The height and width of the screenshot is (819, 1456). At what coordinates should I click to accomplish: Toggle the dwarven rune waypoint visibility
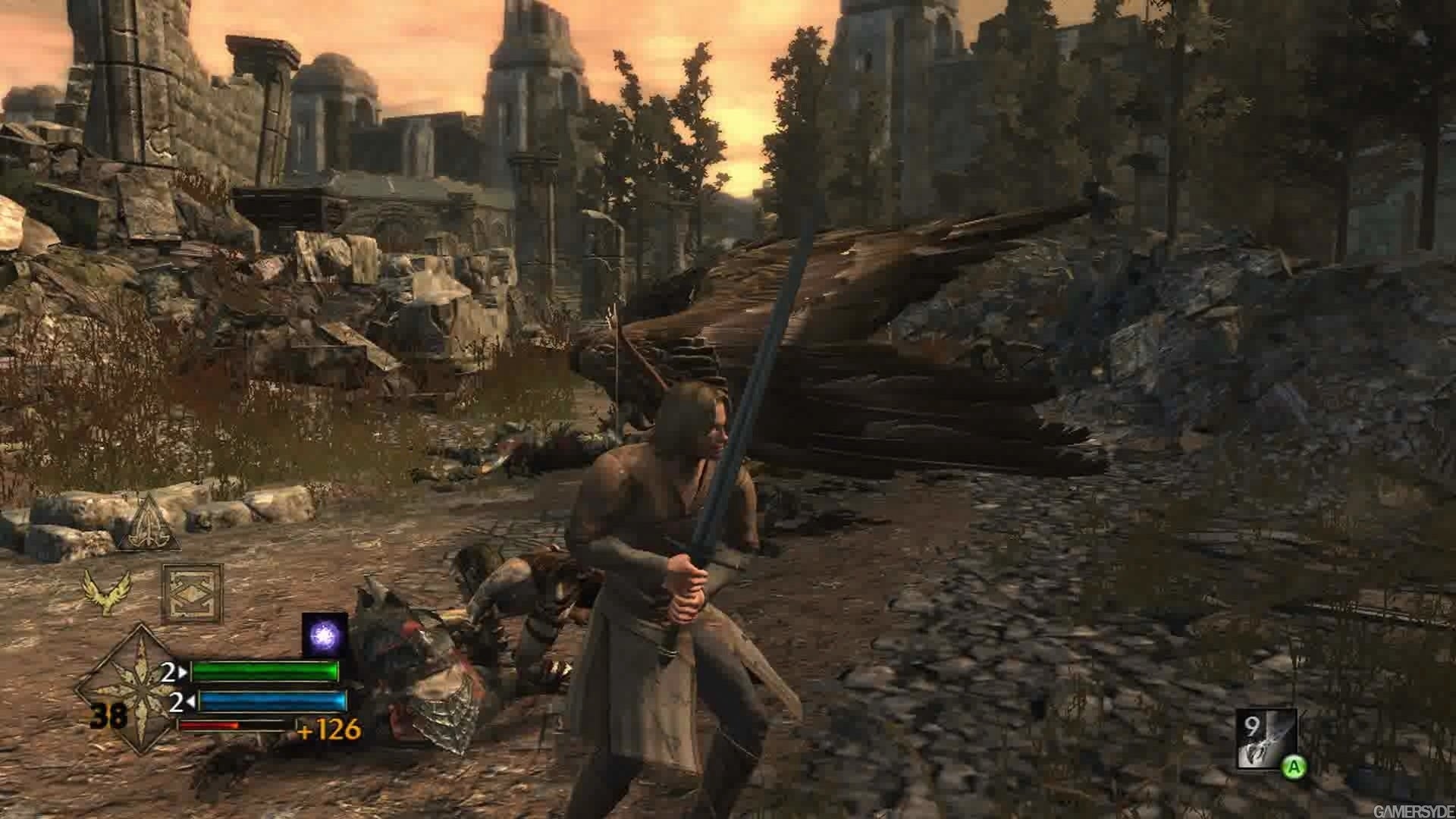coord(191,591)
